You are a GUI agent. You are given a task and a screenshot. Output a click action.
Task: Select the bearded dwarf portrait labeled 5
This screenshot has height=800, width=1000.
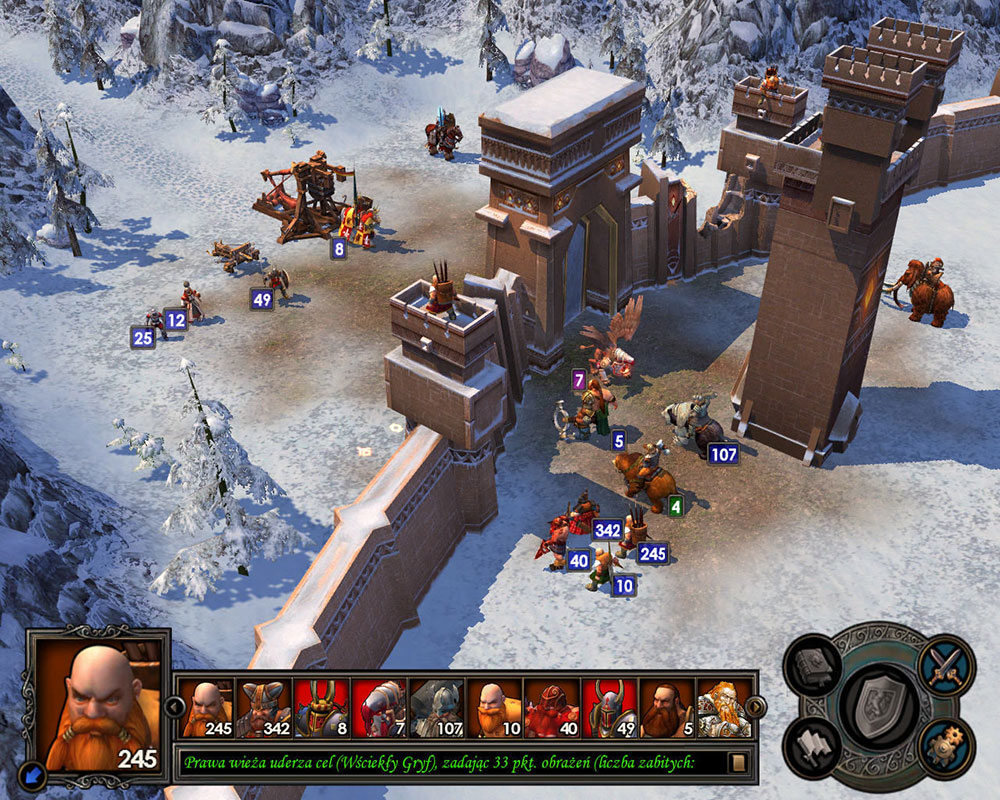[667, 708]
